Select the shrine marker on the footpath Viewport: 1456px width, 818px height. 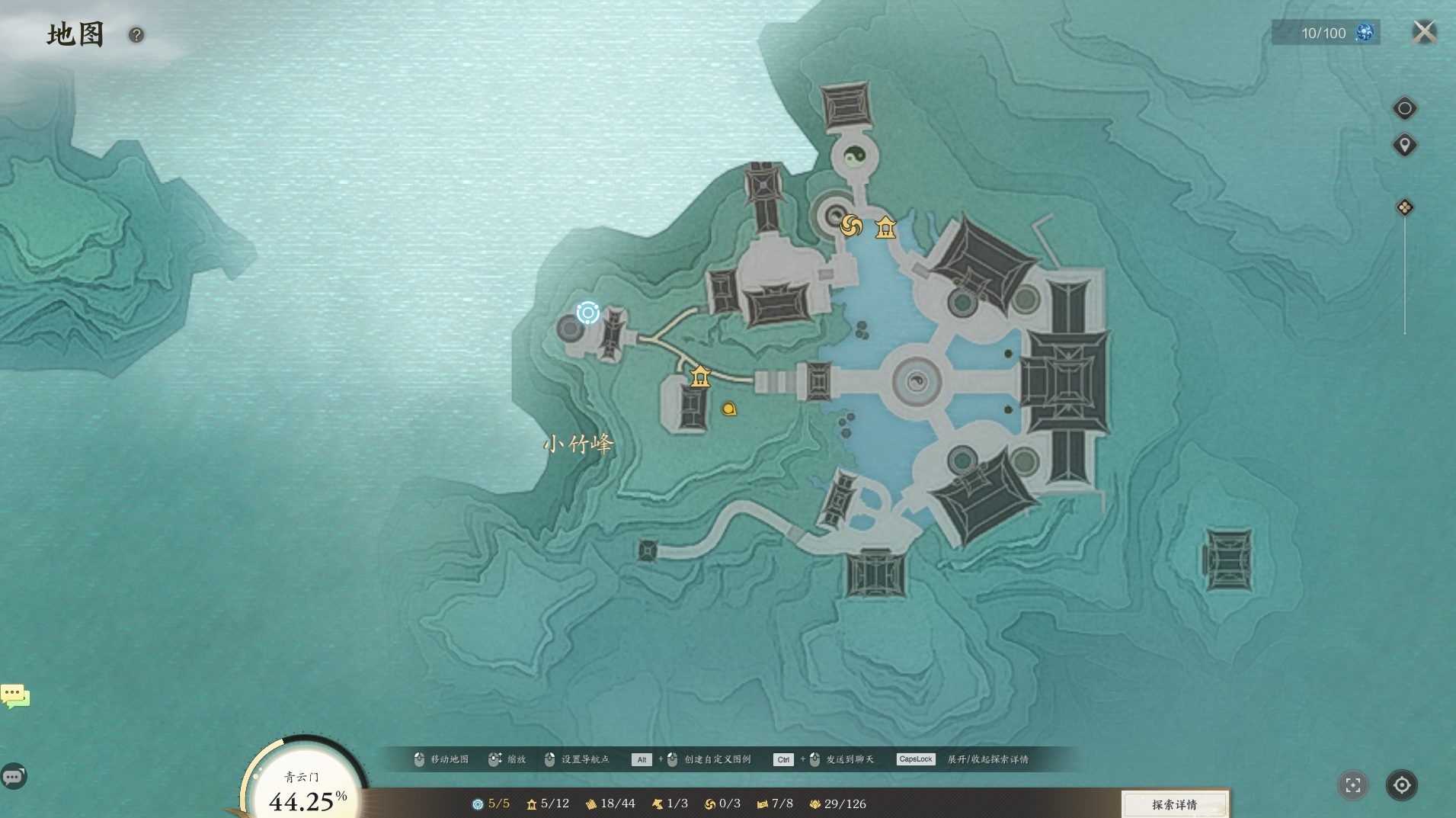[x=700, y=376]
